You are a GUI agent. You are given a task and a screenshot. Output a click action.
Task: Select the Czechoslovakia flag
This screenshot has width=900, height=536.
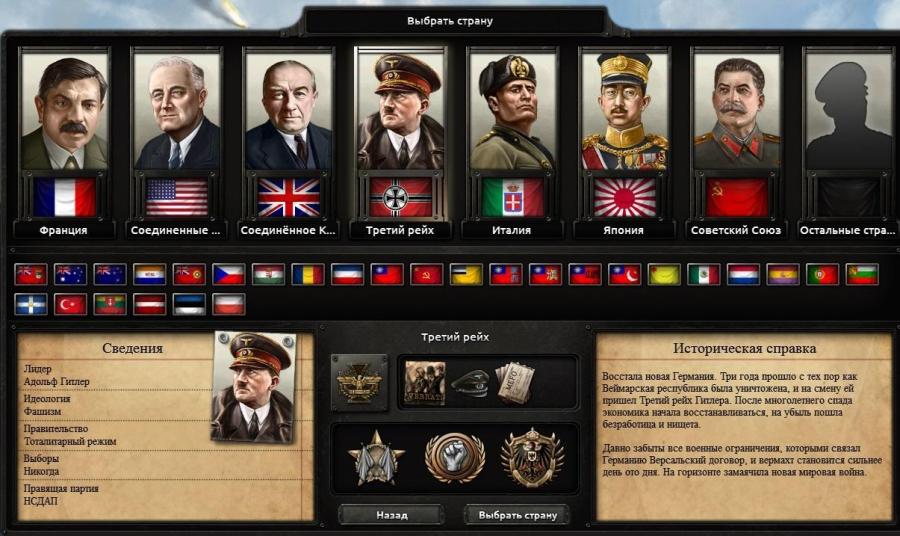(x=228, y=274)
